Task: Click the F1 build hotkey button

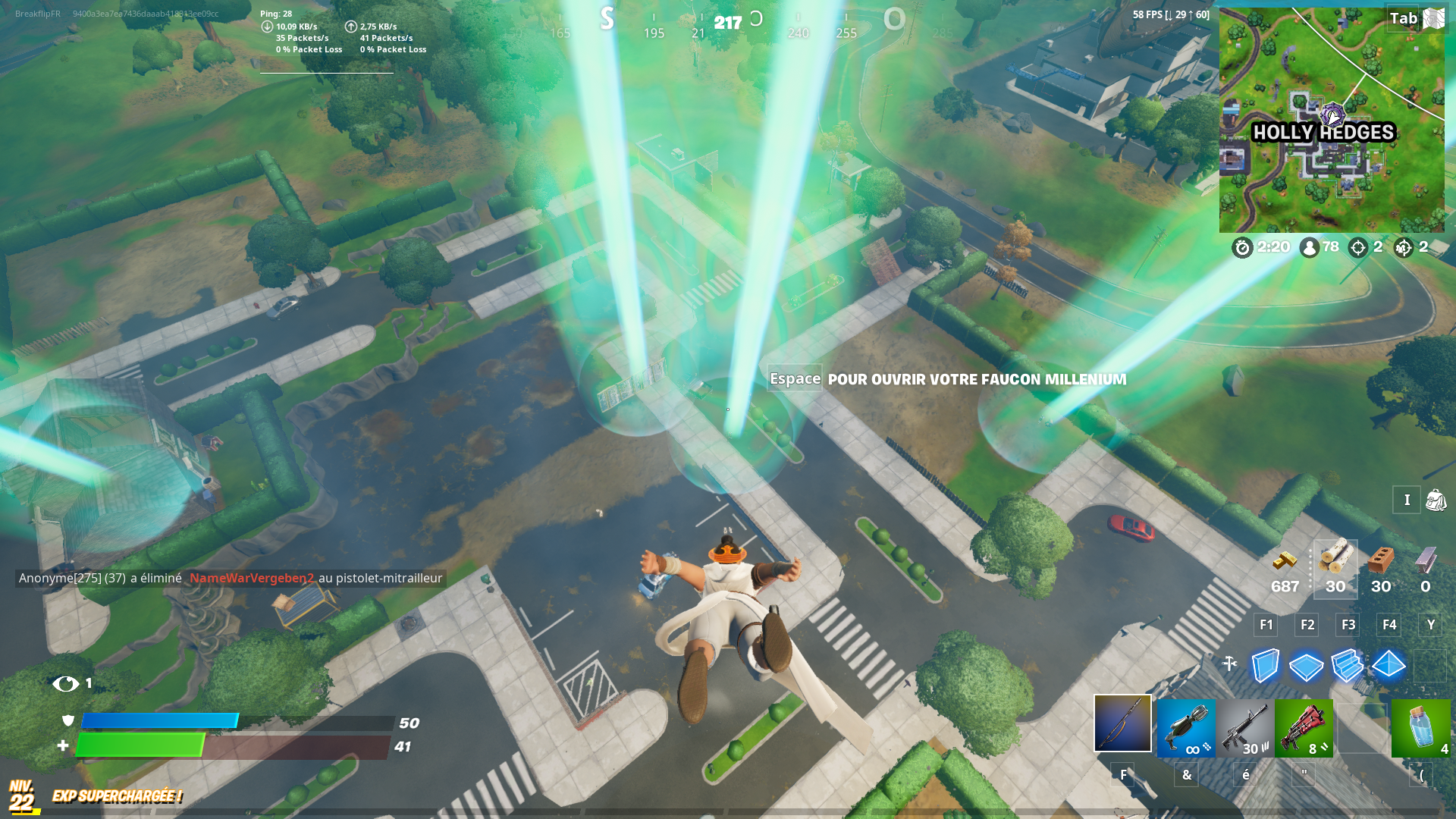Action: 1265,625
